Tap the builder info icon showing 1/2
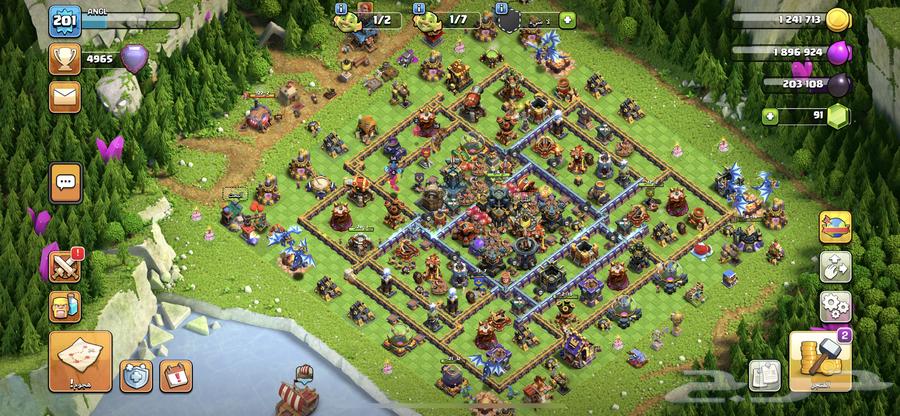 [x=340, y=8]
